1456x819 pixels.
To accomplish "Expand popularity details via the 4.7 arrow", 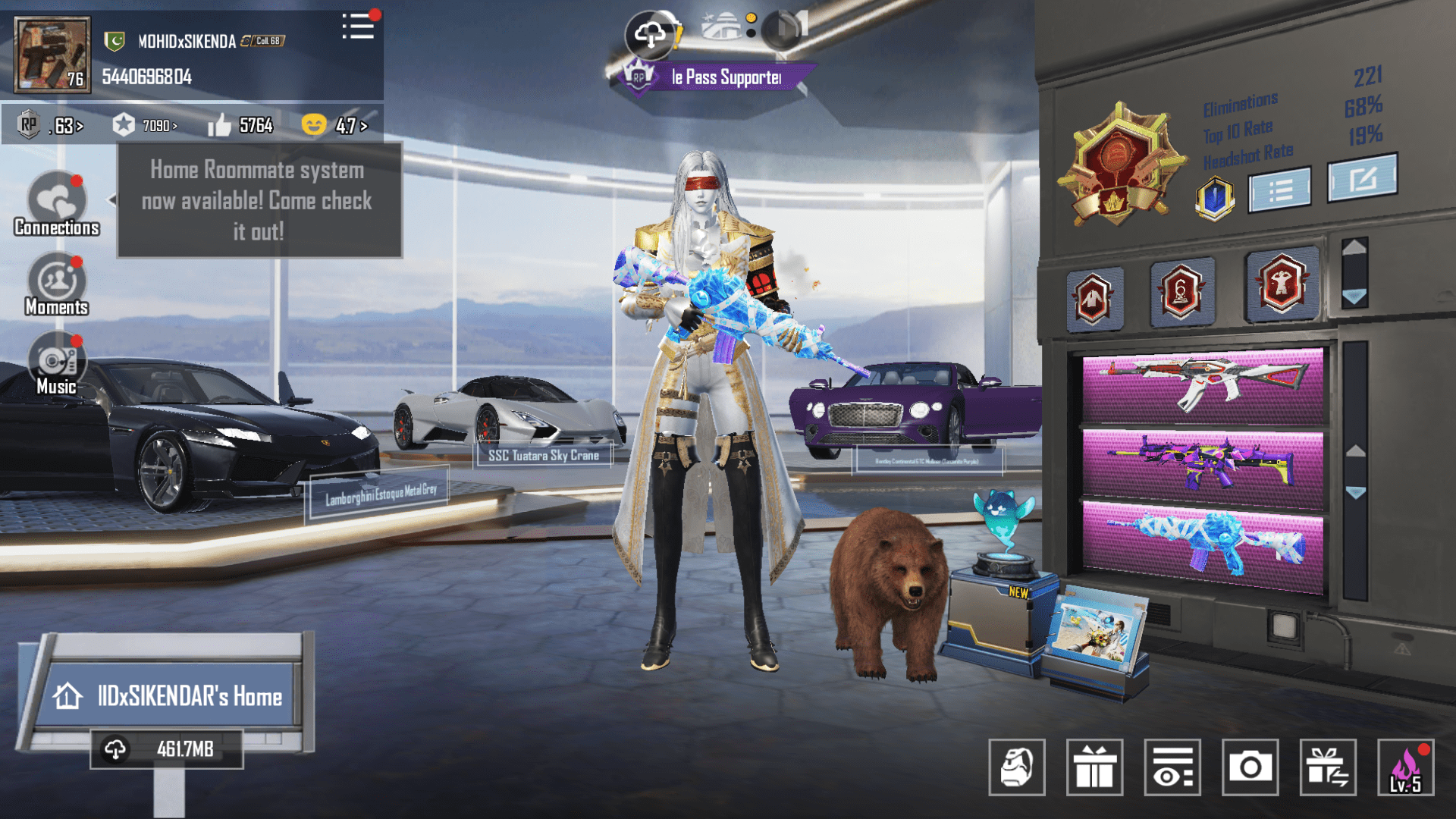I will (x=362, y=125).
